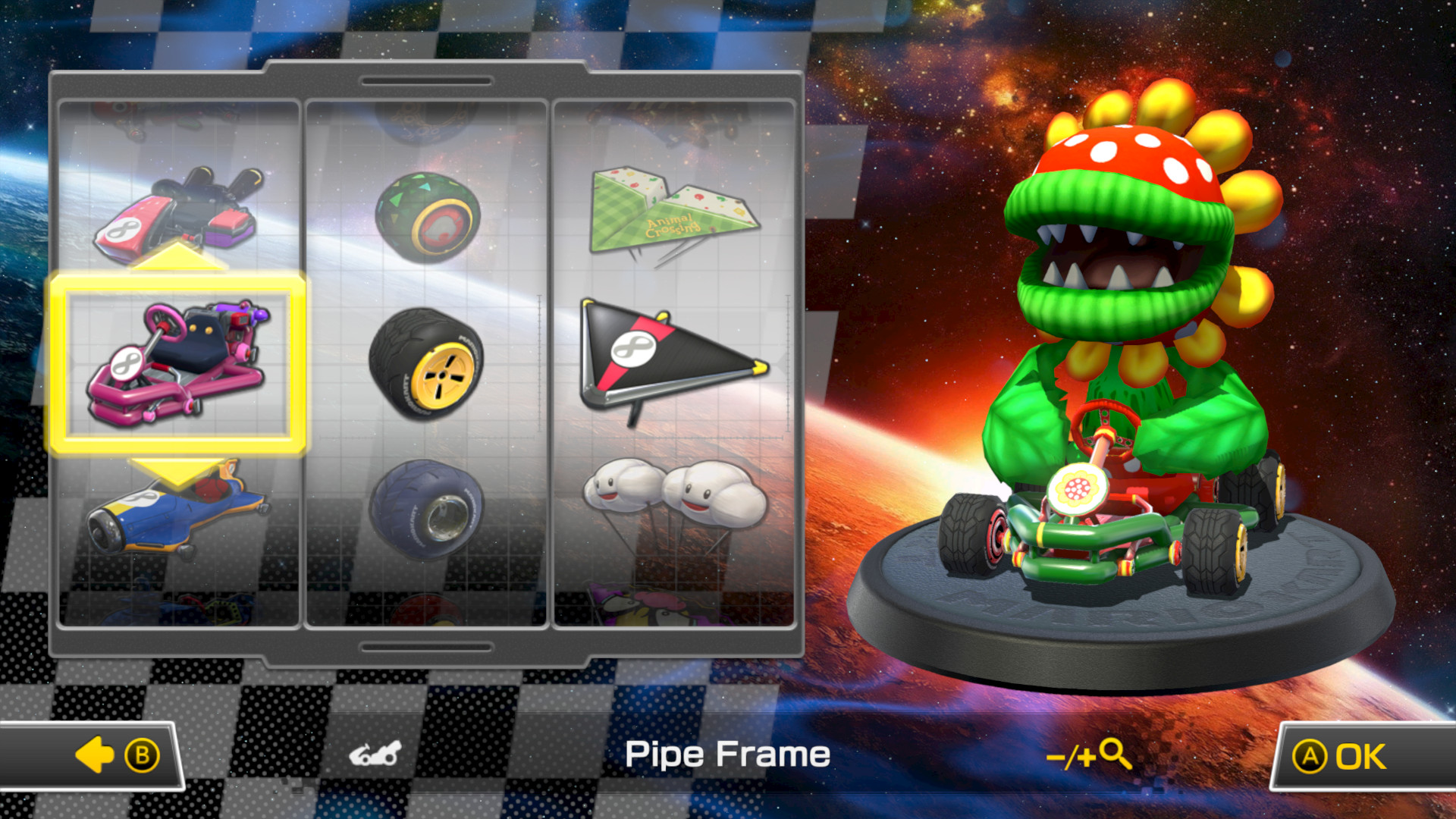
Task: Confirm selection with the A OK button
Action: (1356, 755)
